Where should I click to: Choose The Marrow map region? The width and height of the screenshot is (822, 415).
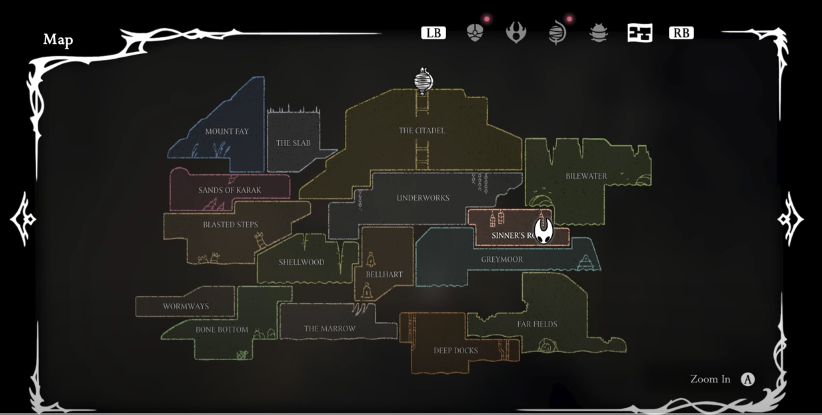329,328
